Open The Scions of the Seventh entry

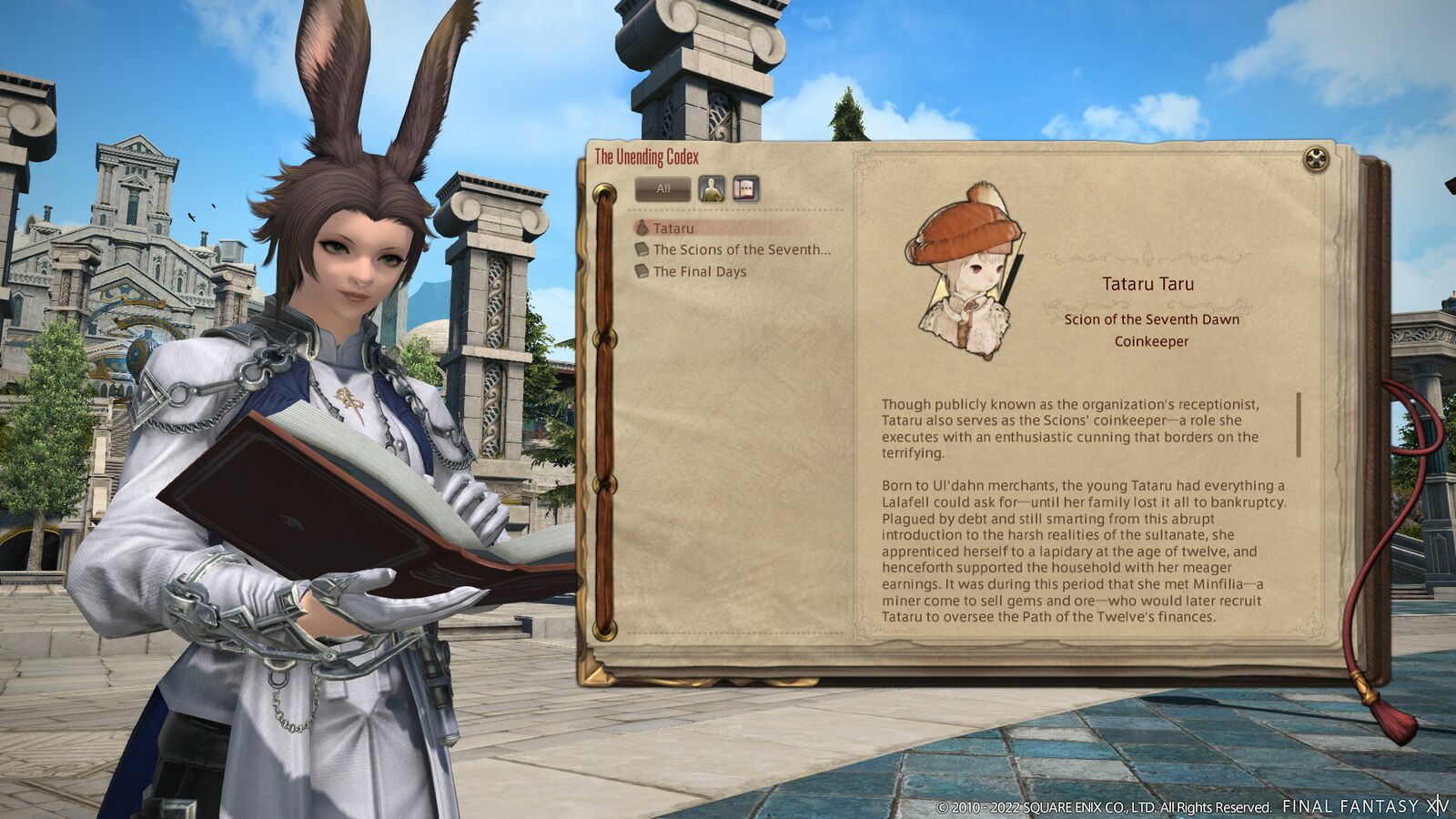(741, 249)
